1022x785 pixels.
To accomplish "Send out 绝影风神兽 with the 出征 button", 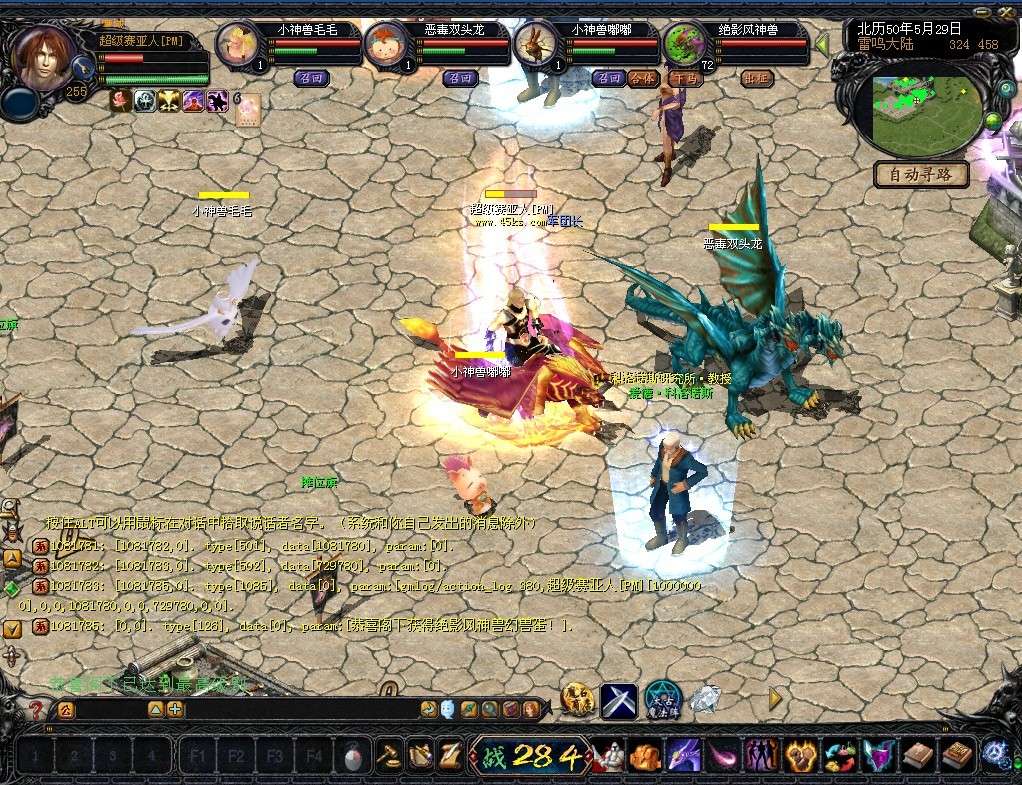I will [757, 78].
